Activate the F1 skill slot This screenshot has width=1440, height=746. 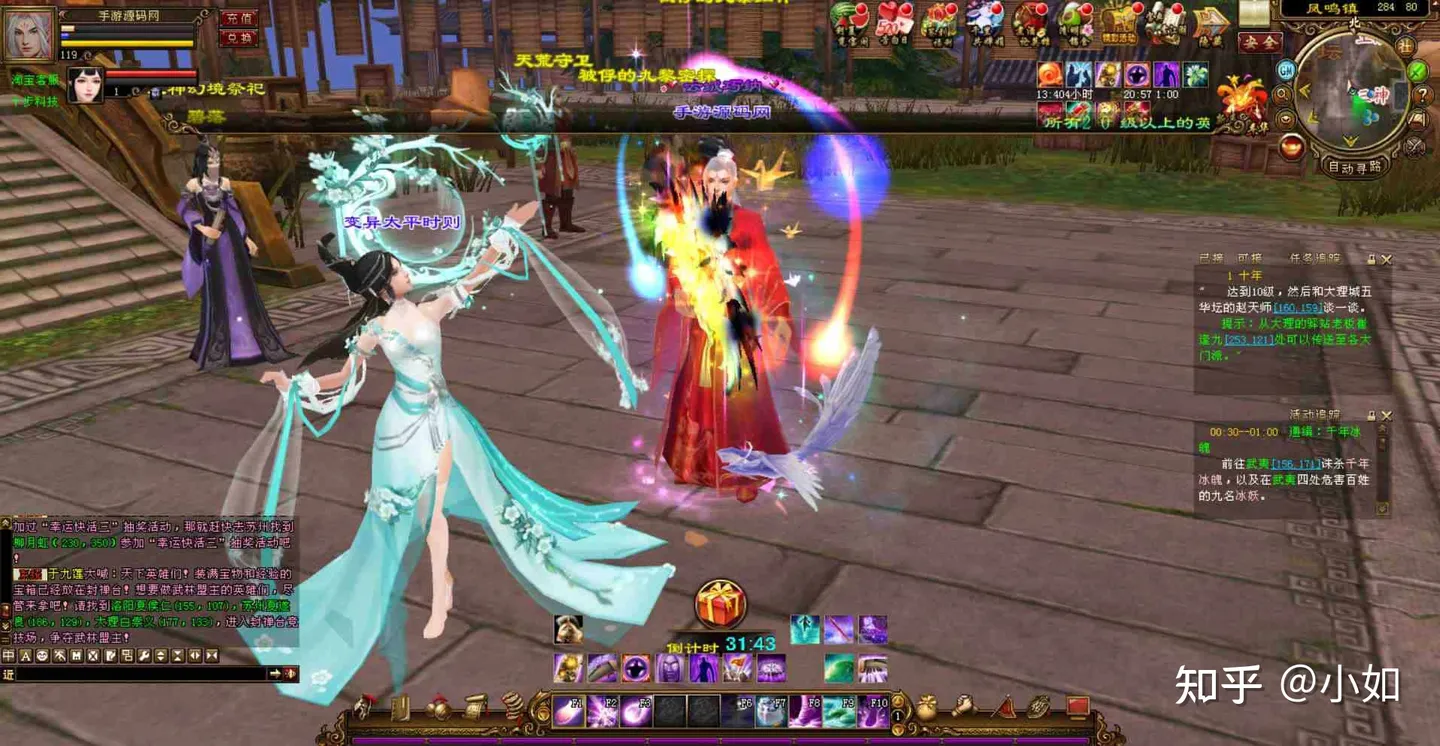tap(569, 710)
